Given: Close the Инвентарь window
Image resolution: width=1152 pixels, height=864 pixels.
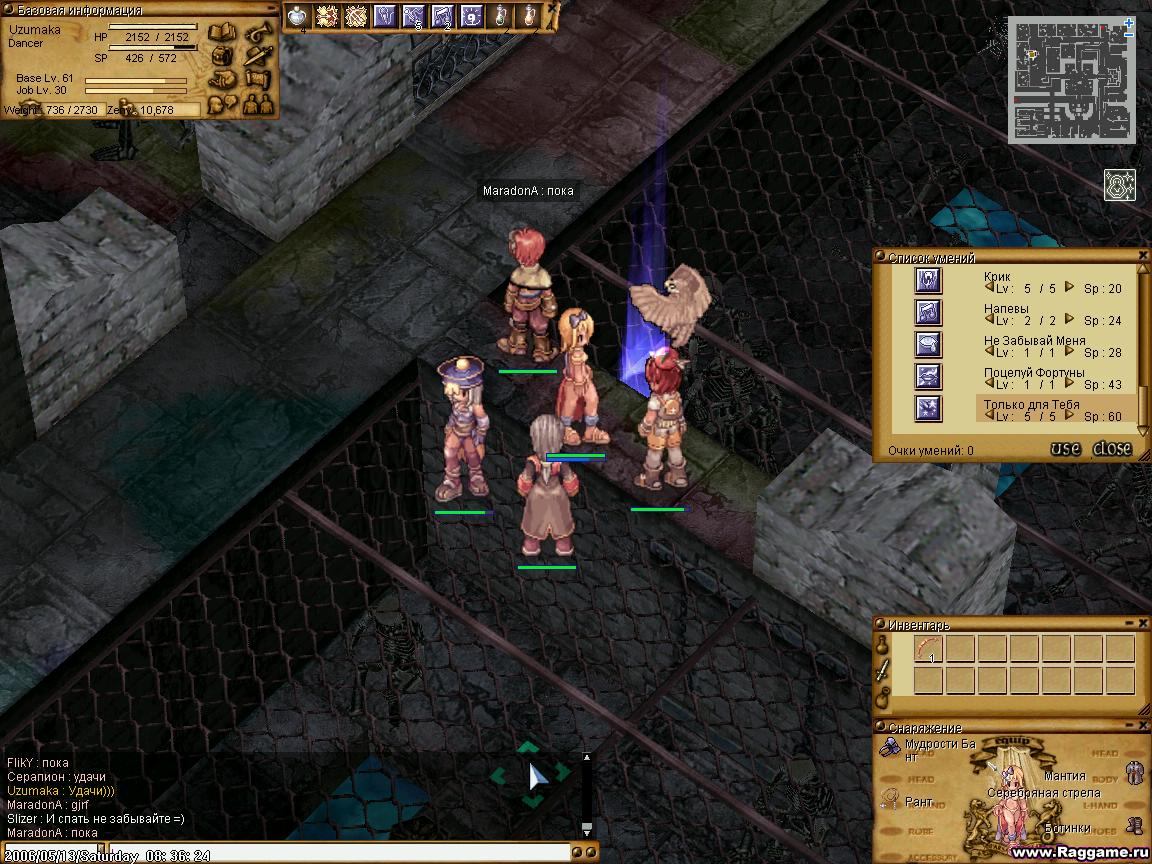Looking at the screenshot, I should click(x=1143, y=624).
